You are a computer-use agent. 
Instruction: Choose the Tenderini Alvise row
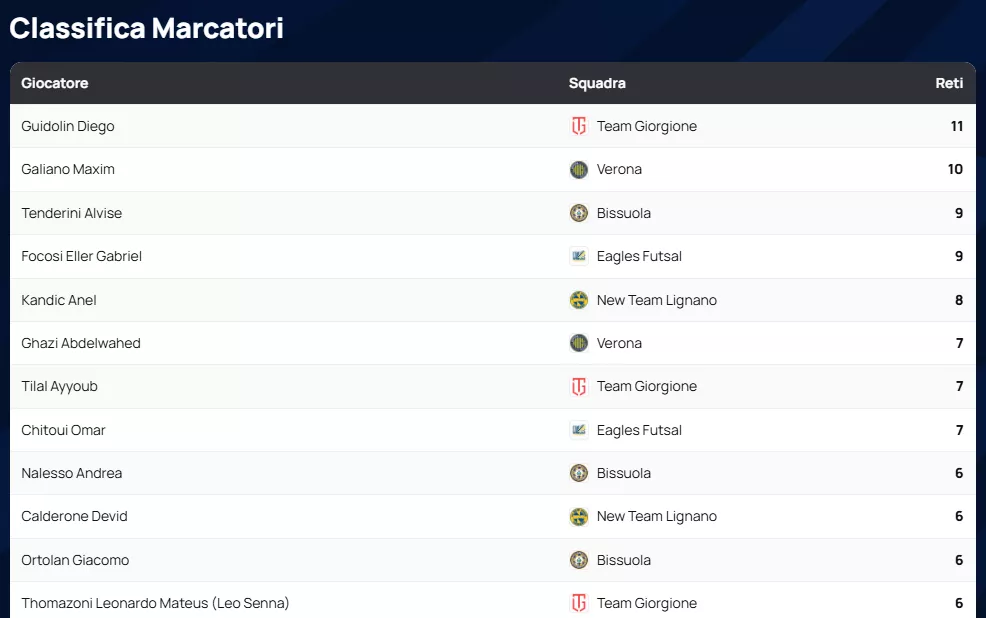tap(72, 213)
